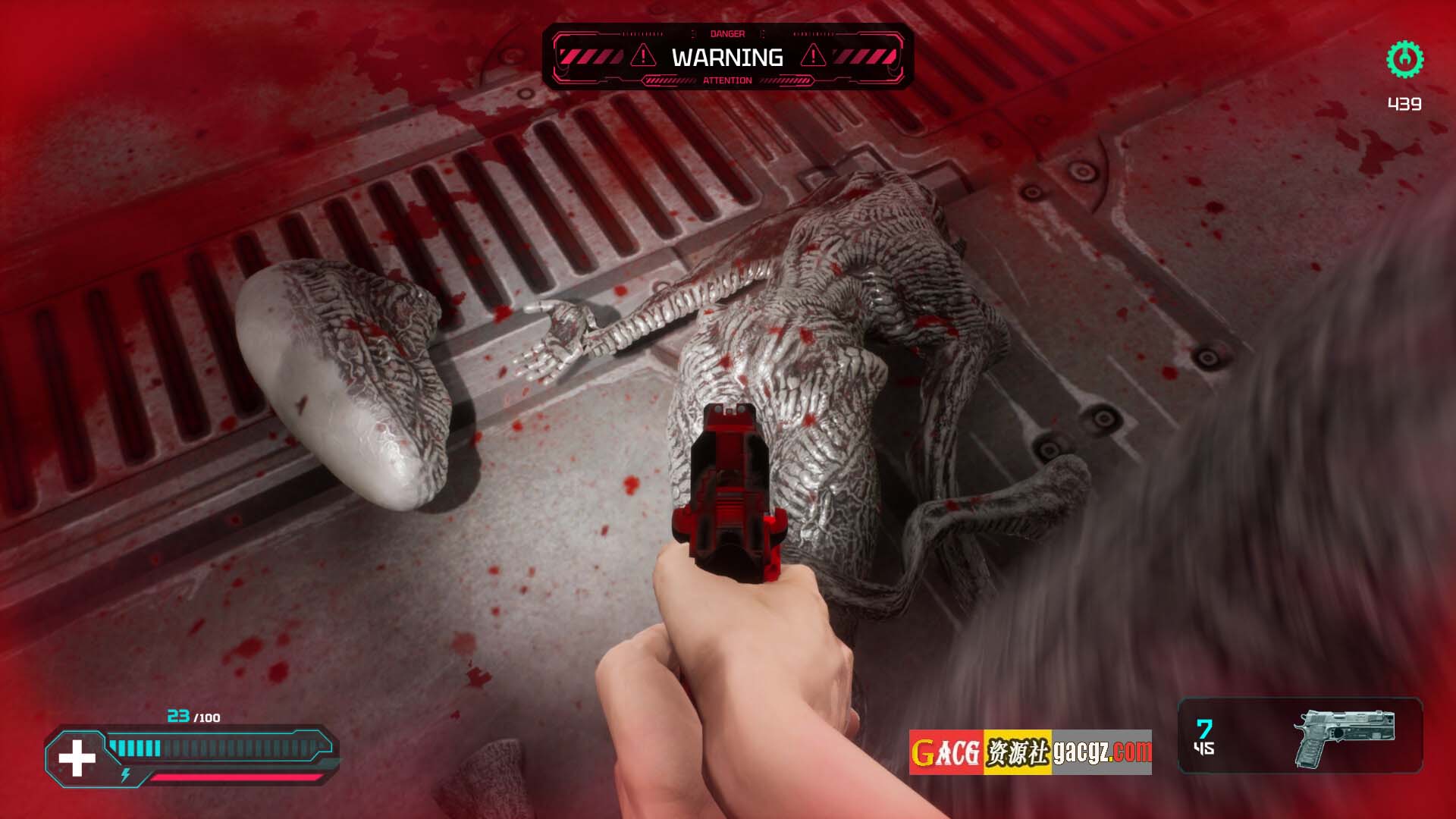Image resolution: width=1456 pixels, height=819 pixels.
Task: Click the white medical cross icon
Action: 77,759
